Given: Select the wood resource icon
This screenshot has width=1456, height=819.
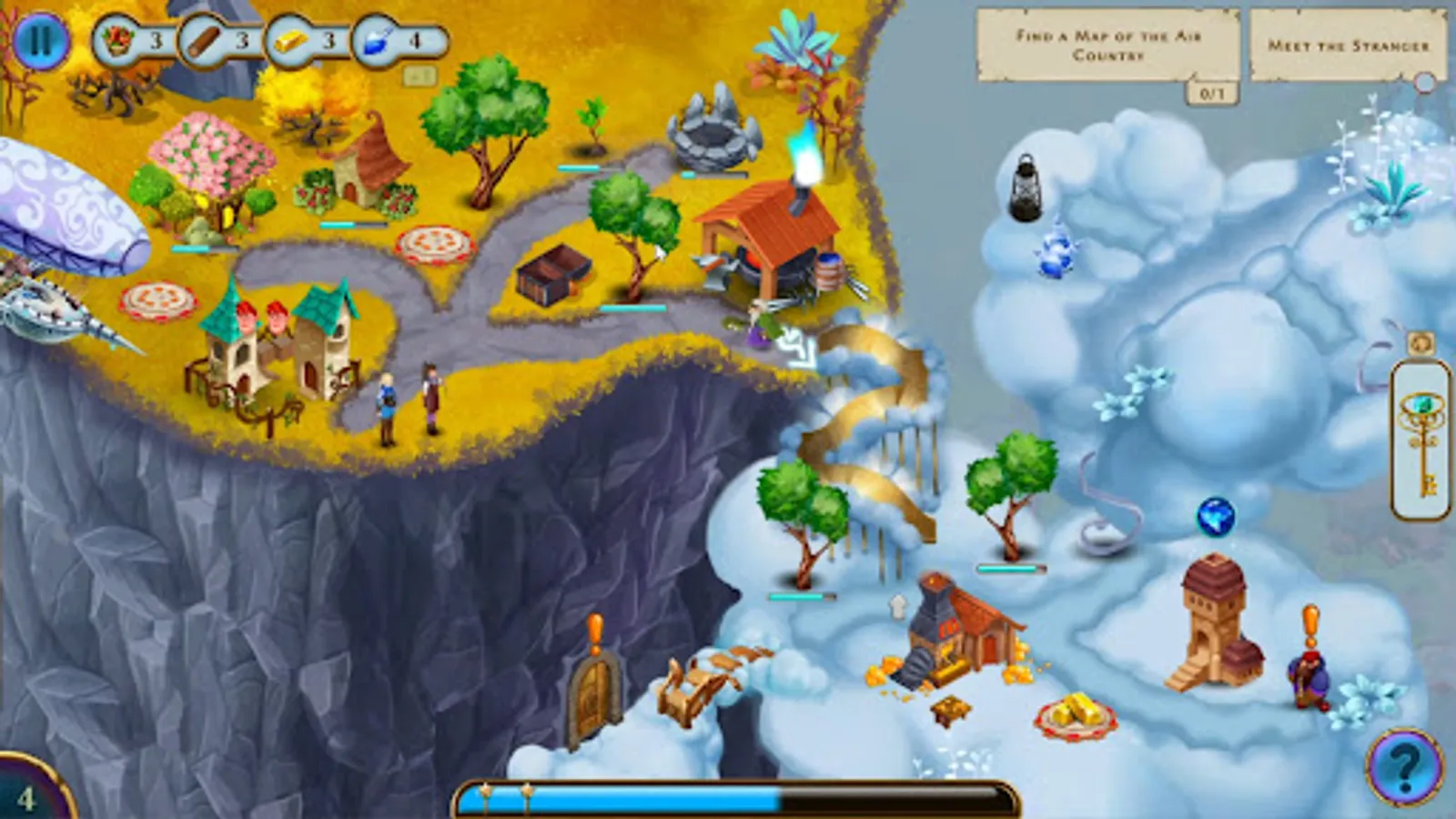Looking at the screenshot, I should [x=202, y=40].
